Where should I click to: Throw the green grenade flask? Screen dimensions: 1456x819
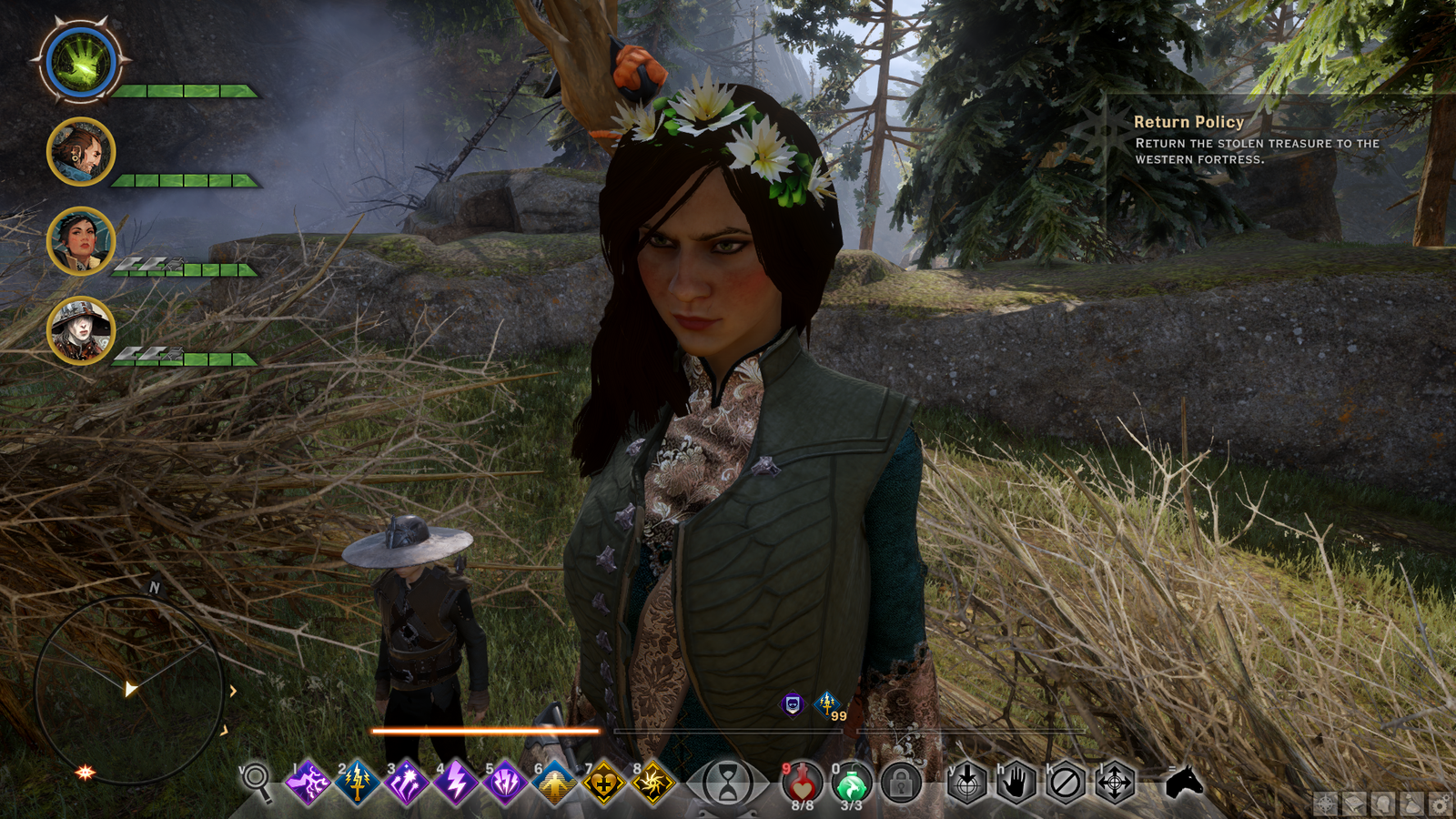pyautogui.click(x=851, y=783)
